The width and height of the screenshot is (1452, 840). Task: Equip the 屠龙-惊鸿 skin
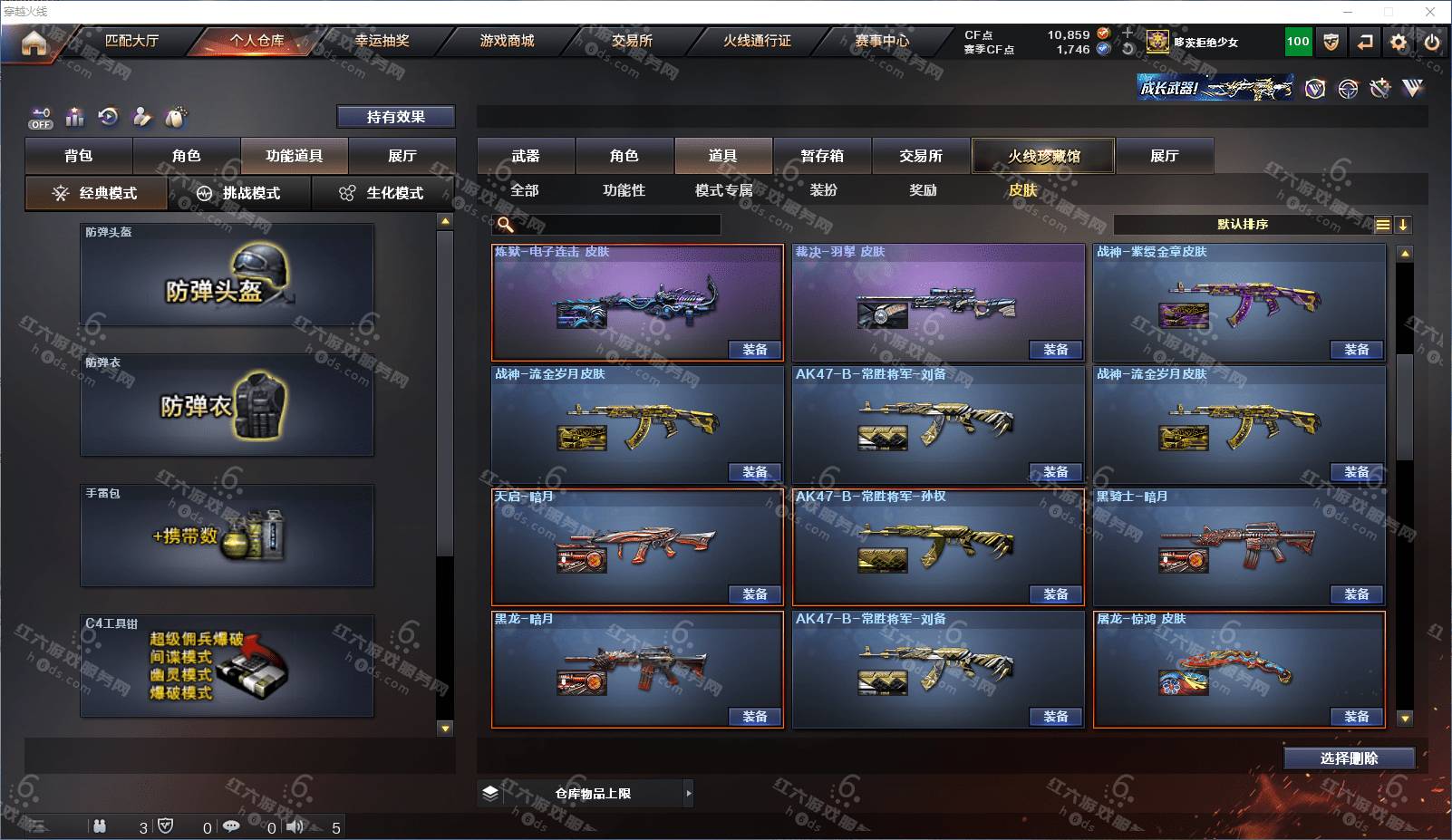point(1356,717)
